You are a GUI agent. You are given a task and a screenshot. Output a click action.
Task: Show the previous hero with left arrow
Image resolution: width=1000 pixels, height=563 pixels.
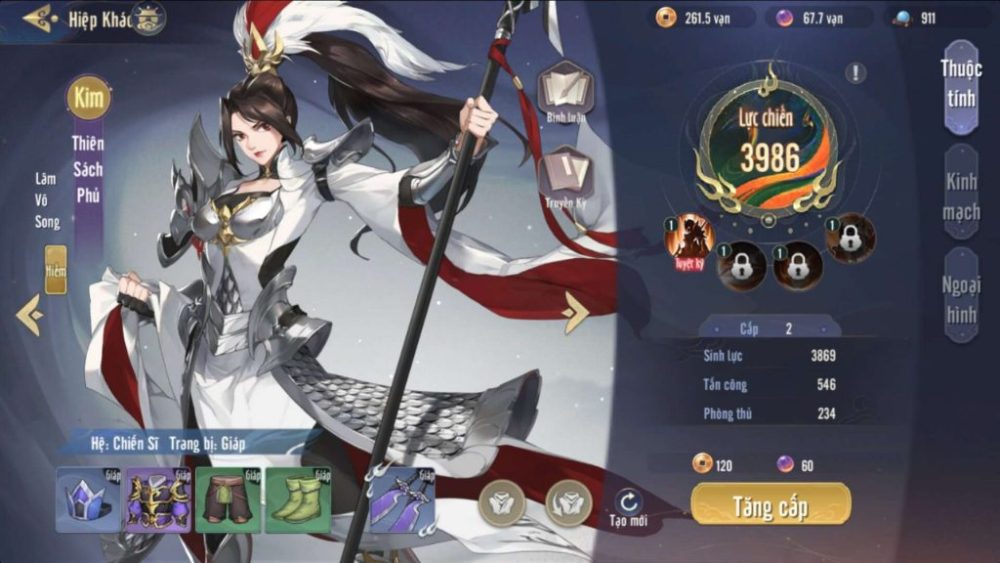coord(29,315)
